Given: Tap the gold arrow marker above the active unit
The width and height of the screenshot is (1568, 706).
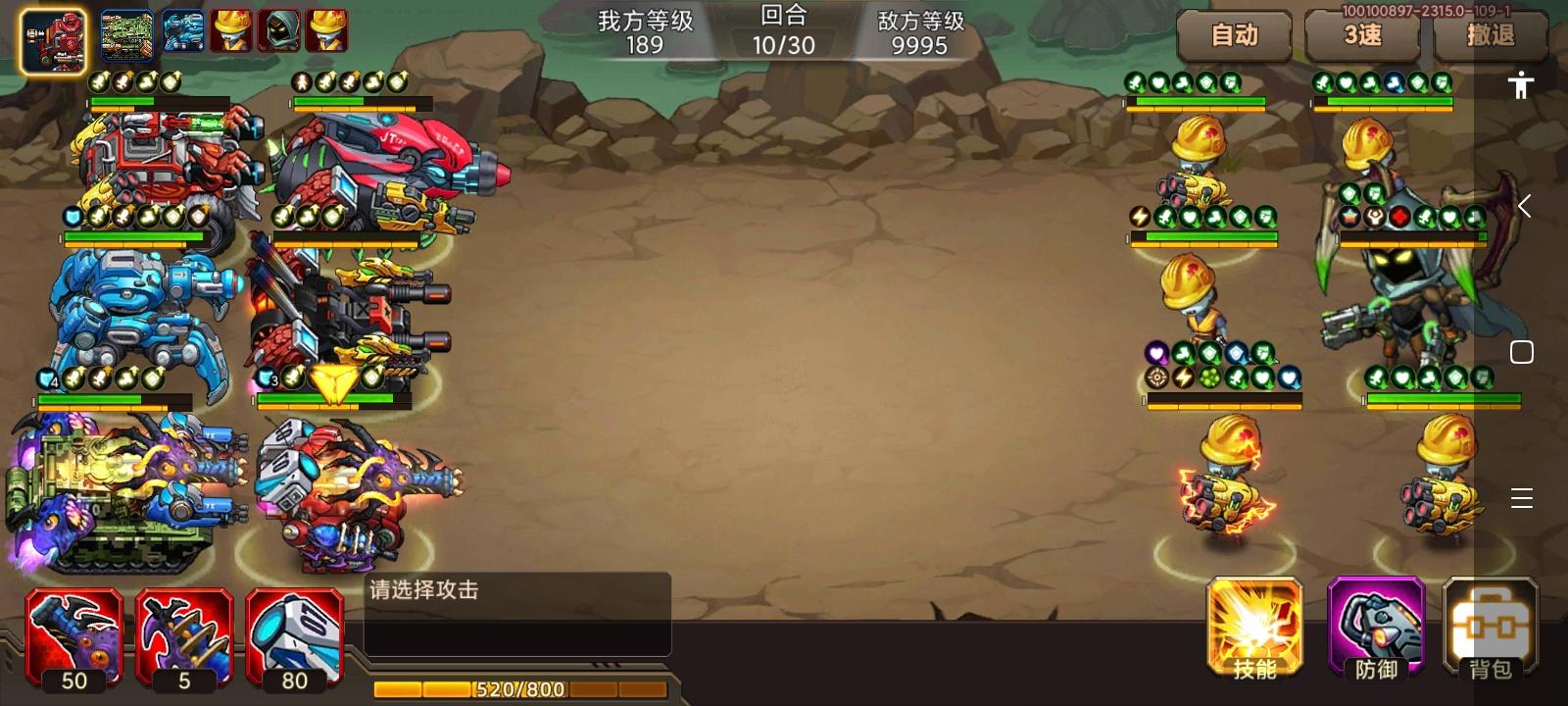Looking at the screenshot, I should pos(331,382).
